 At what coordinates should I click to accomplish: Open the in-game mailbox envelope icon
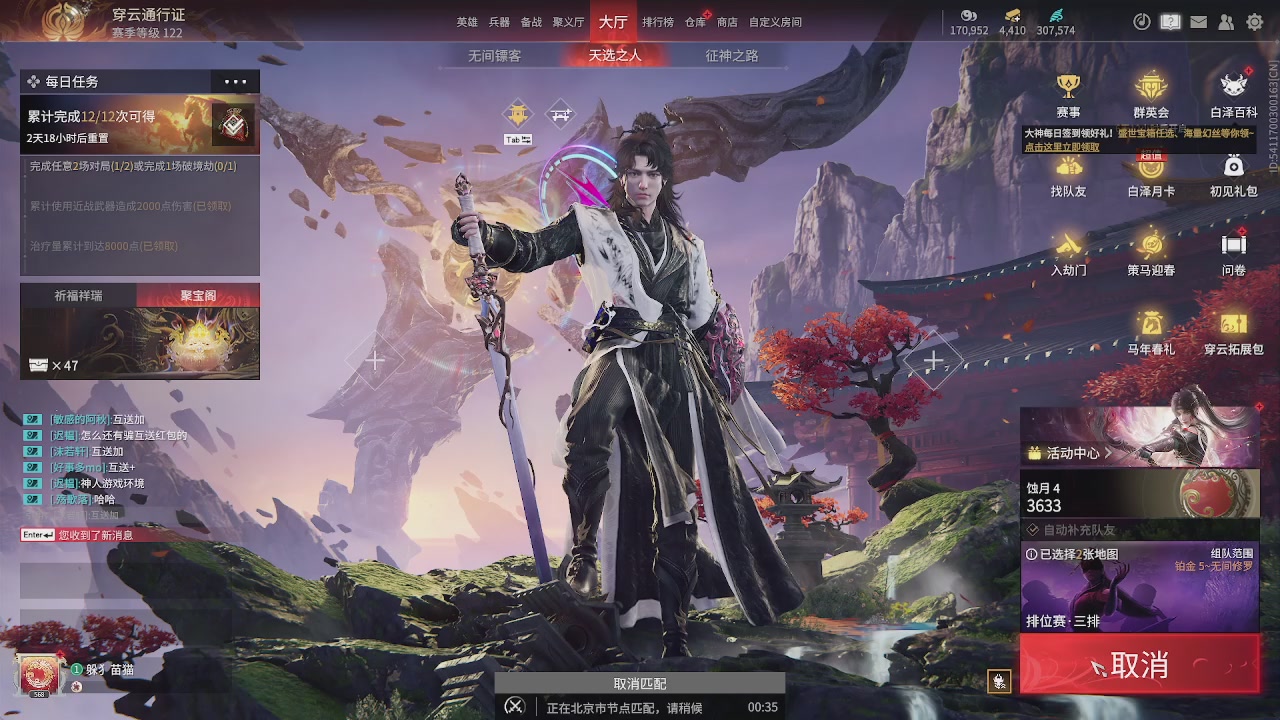(1198, 20)
